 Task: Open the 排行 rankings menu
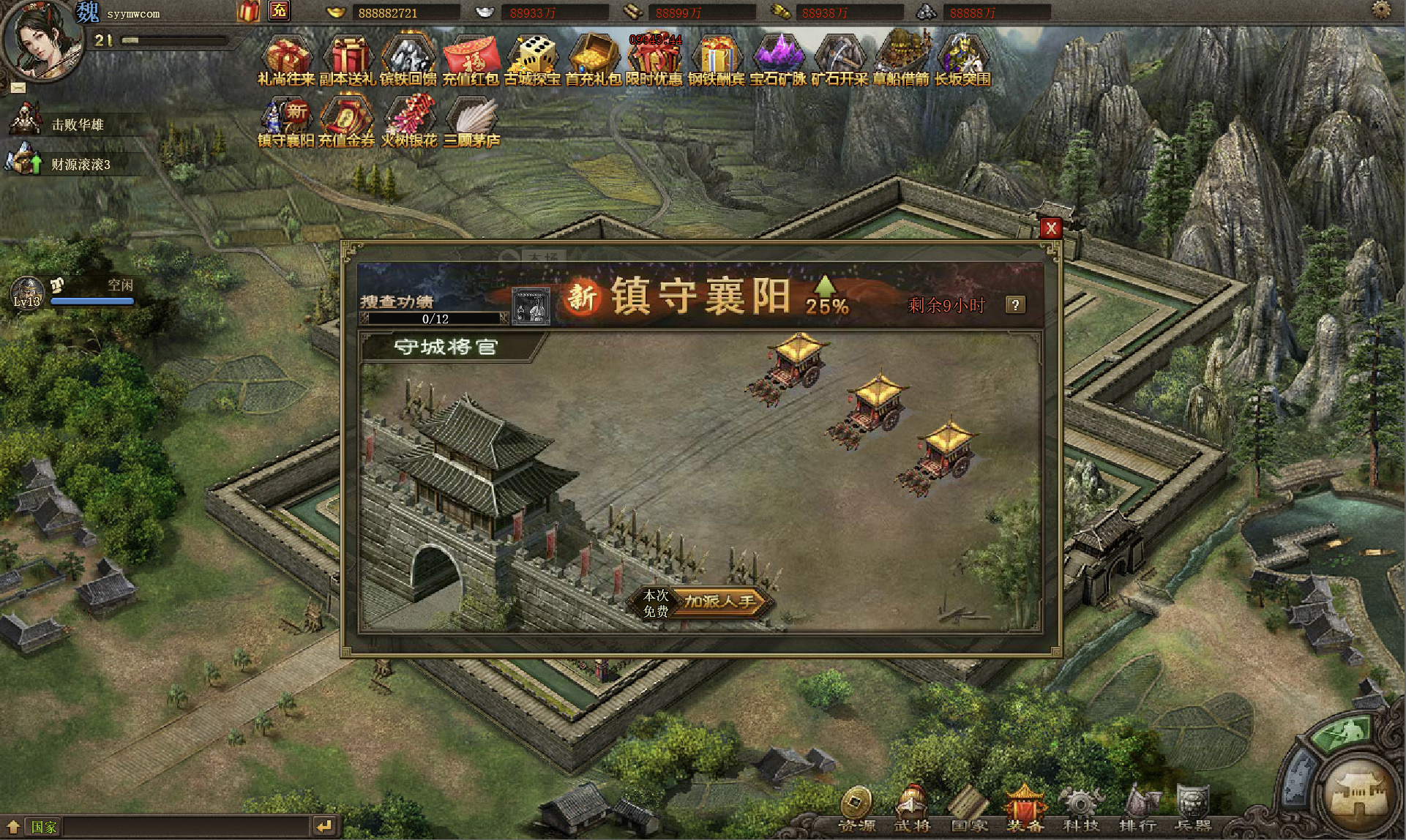[x=1137, y=809]
